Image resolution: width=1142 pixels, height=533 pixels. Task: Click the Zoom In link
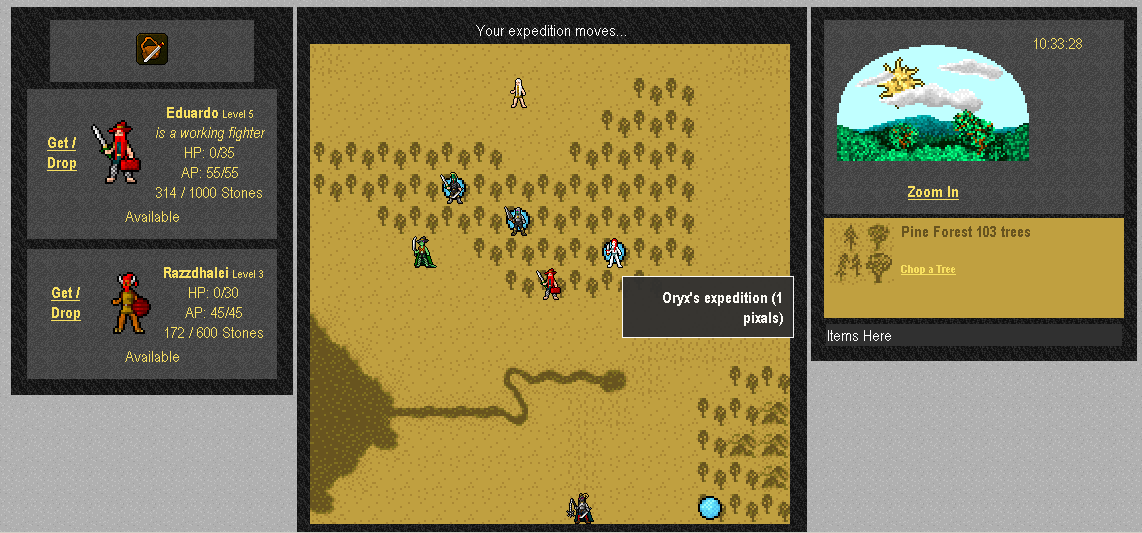(932, 192)
